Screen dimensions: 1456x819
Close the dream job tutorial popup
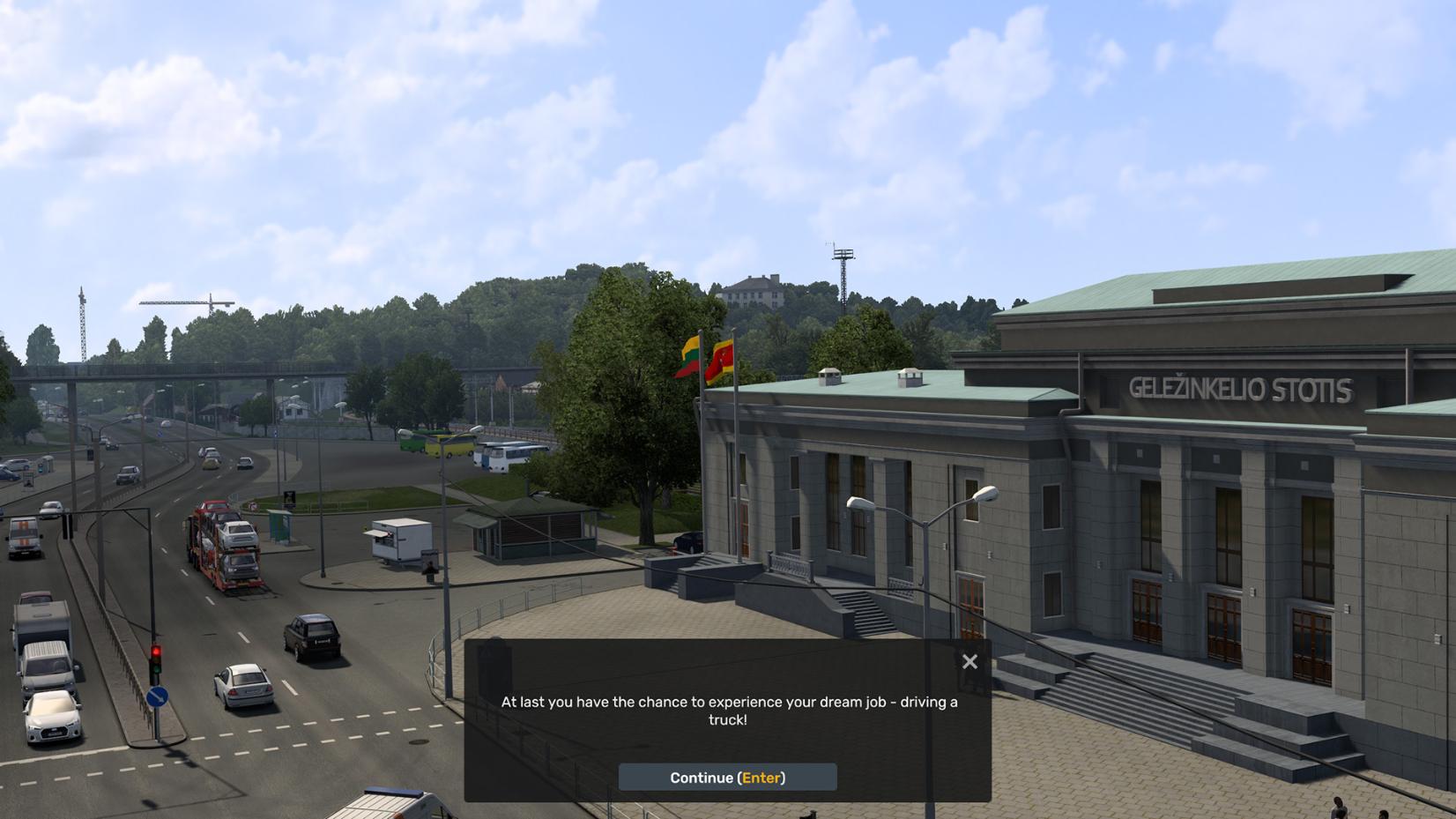pyautogui.click(x=969, y=662)
